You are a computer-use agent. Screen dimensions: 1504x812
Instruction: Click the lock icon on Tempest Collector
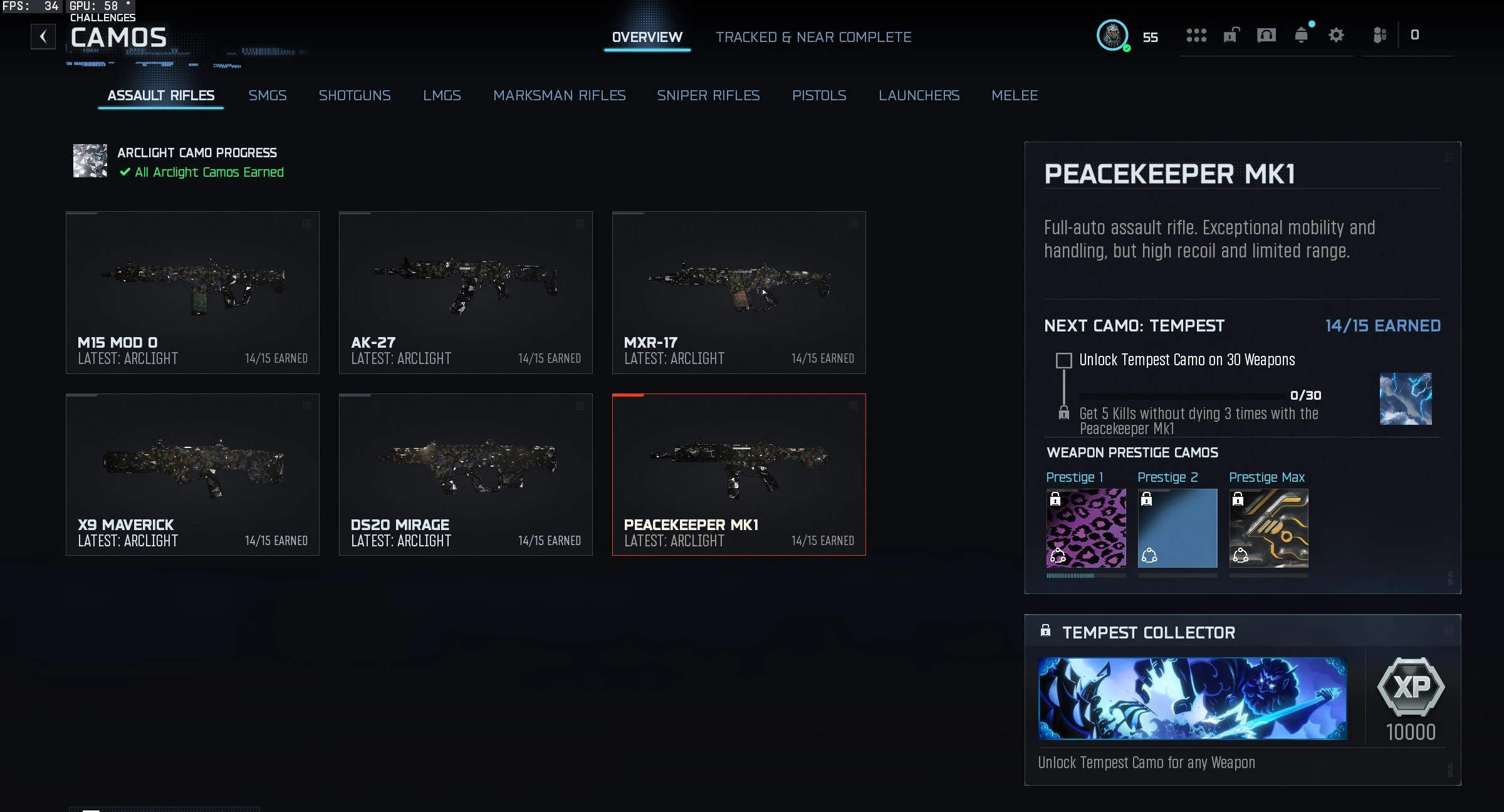pos(1045,632)
